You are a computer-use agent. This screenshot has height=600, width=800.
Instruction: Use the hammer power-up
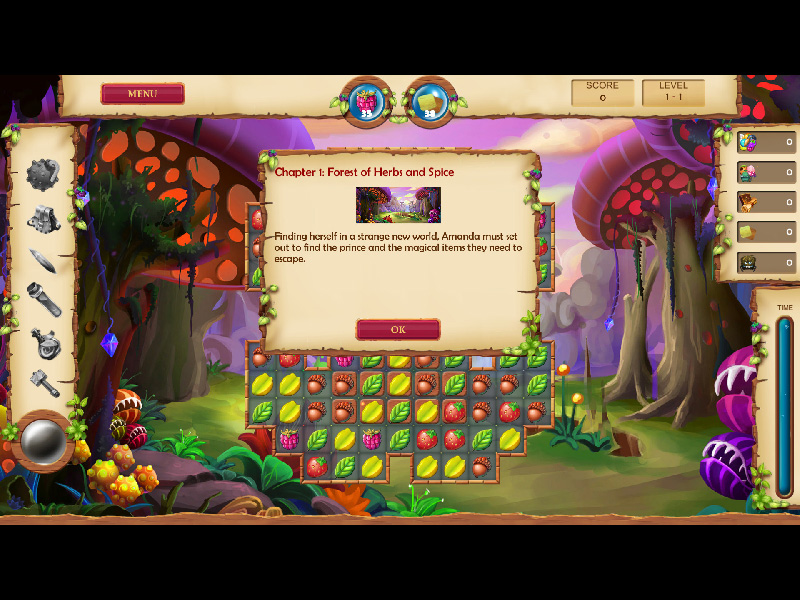pyautogui.click(x=44, y=382)
